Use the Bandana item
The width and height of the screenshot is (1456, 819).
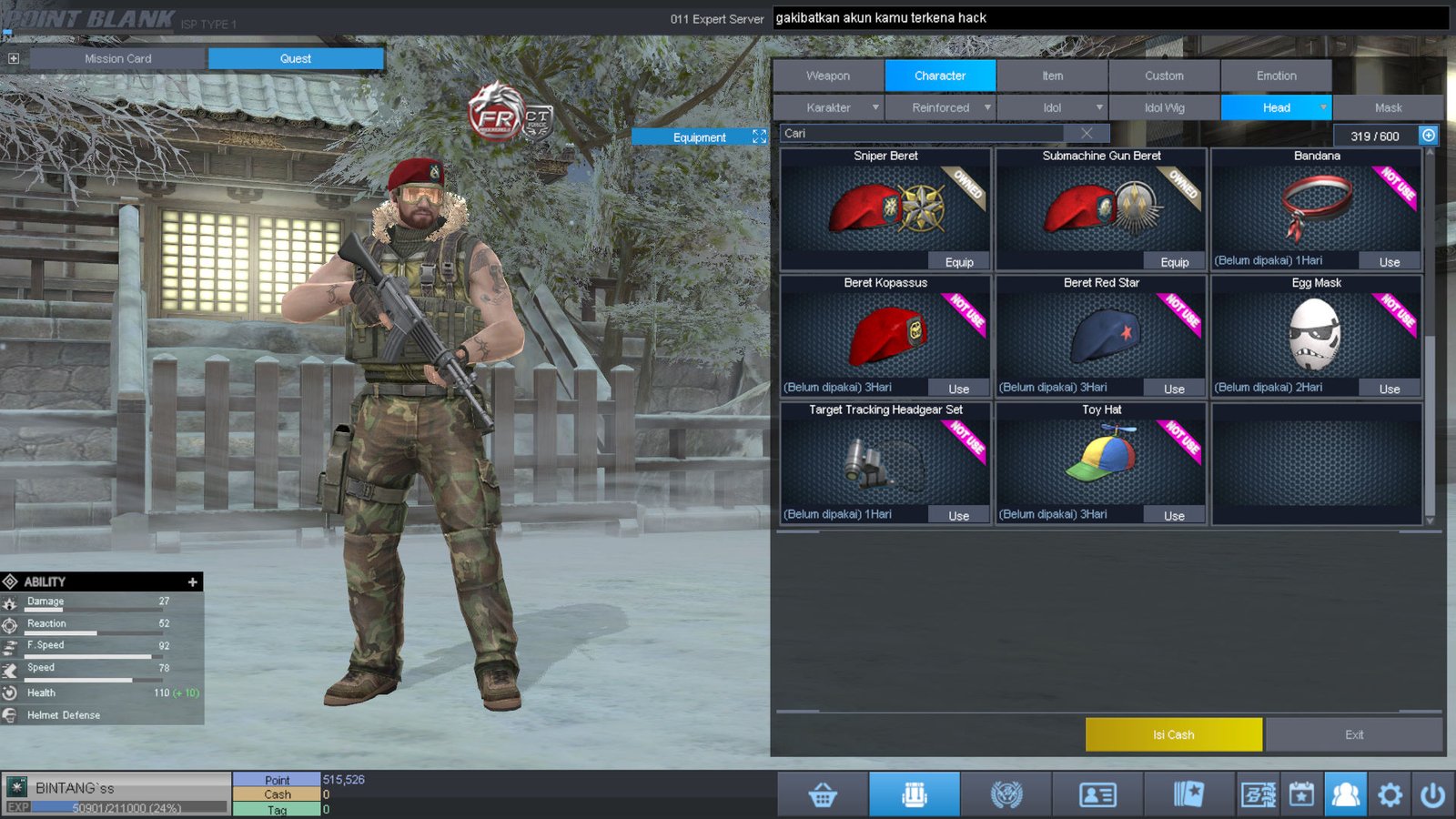tap(1389, 262)
